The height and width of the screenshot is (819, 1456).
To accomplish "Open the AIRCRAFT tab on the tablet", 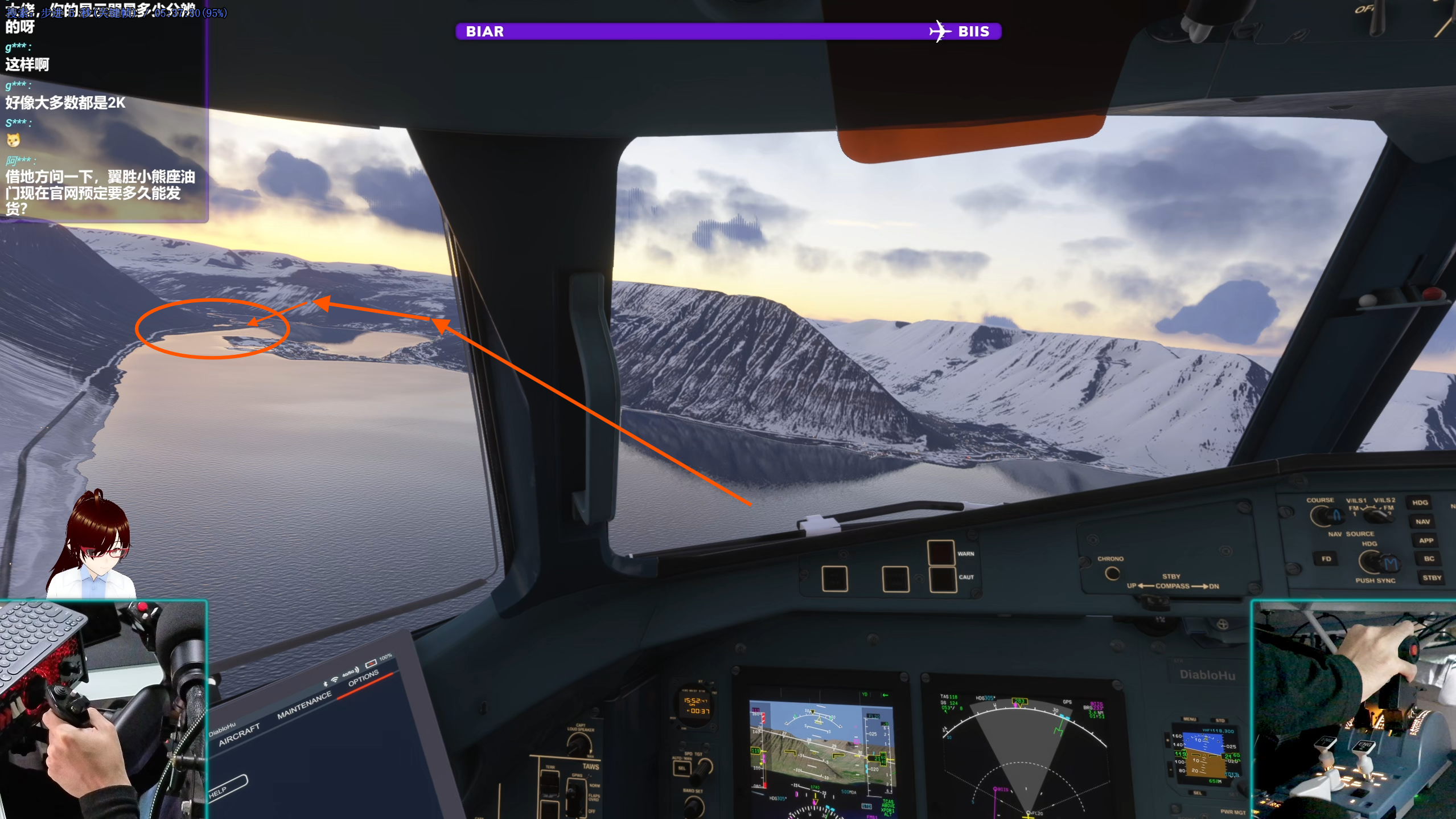I will (239, 735).
